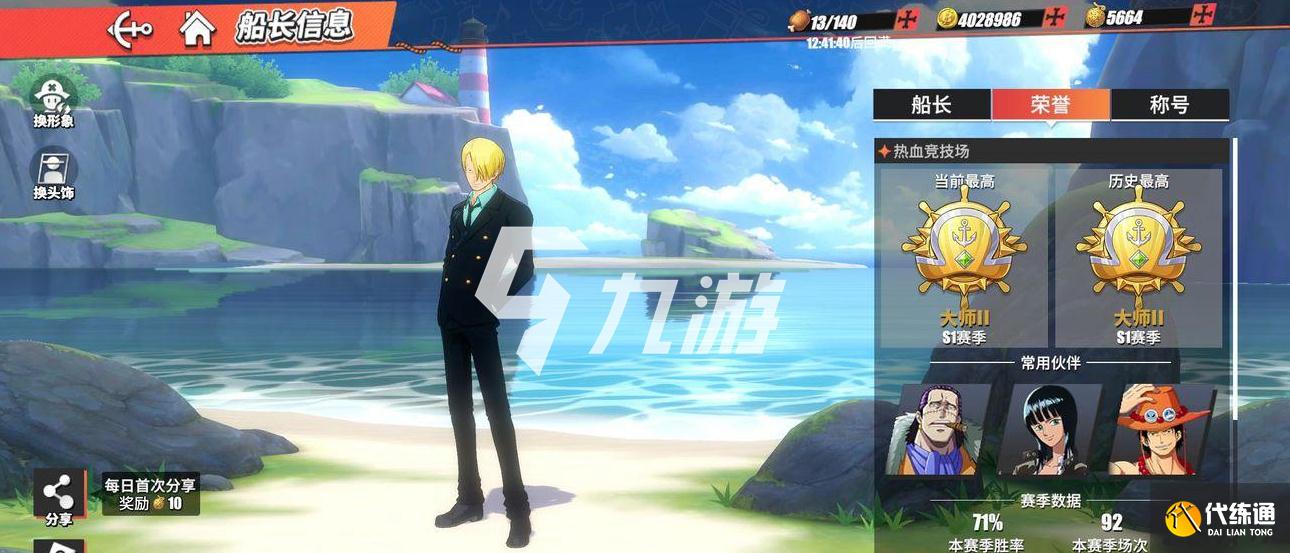Image resolution: width=1290 pixels, height=553 pixels.
Task: Select the 荣誉 tab
Action: (x=1050, y=105)
